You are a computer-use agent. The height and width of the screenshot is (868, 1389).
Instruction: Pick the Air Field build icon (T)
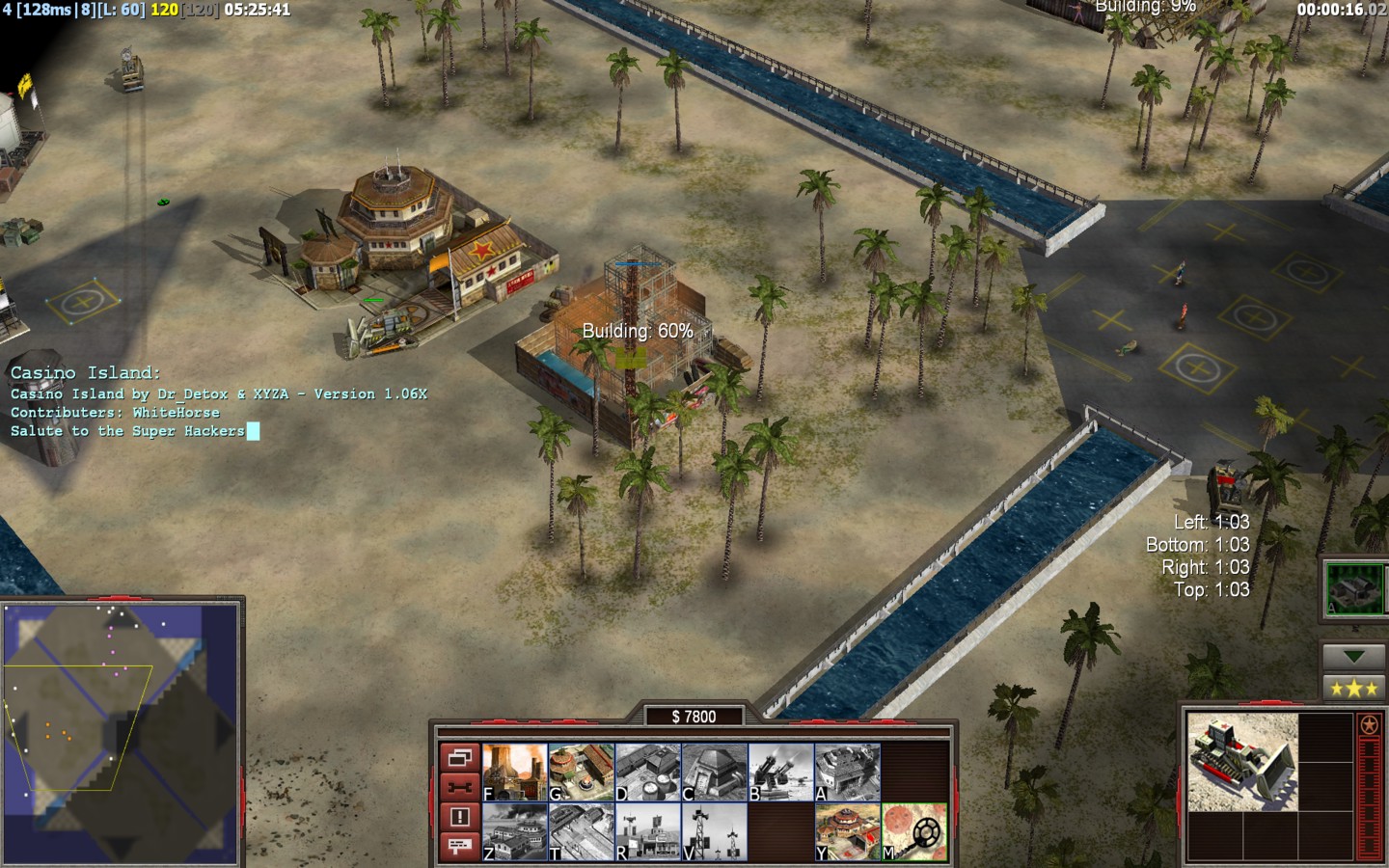point(581,832)
